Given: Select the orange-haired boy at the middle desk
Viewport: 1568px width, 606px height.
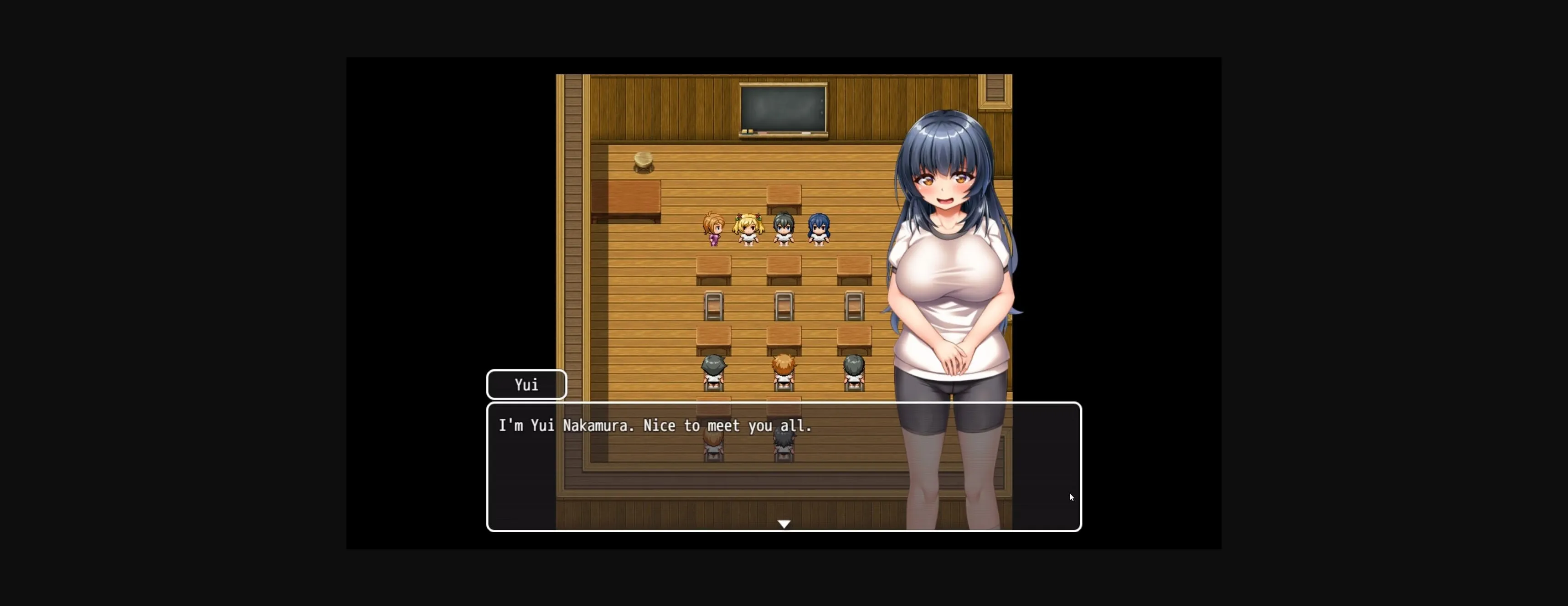Looking at the screenshot, I should point(784,370).
